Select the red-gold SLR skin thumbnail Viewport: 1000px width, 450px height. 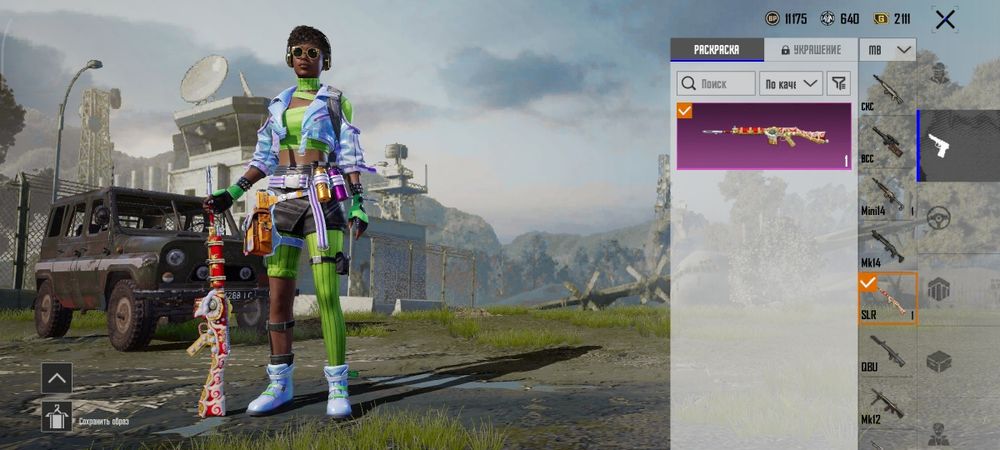(x=764, y=135)
